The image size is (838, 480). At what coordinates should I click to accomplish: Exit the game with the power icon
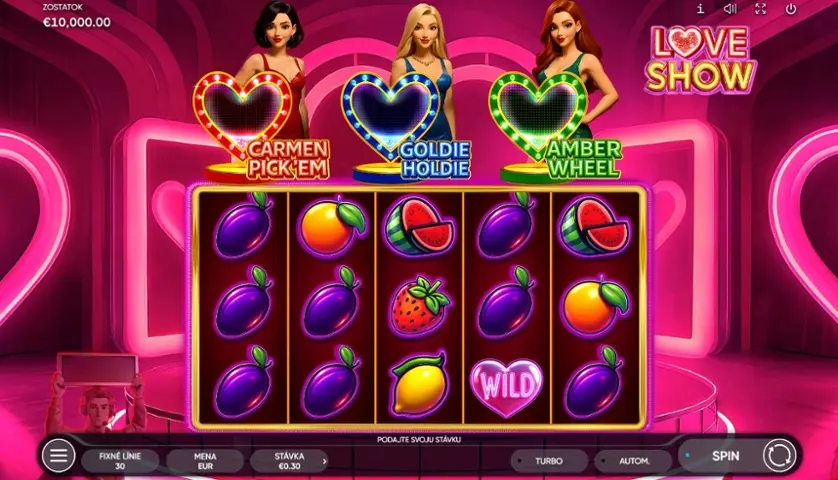point(790,9)
